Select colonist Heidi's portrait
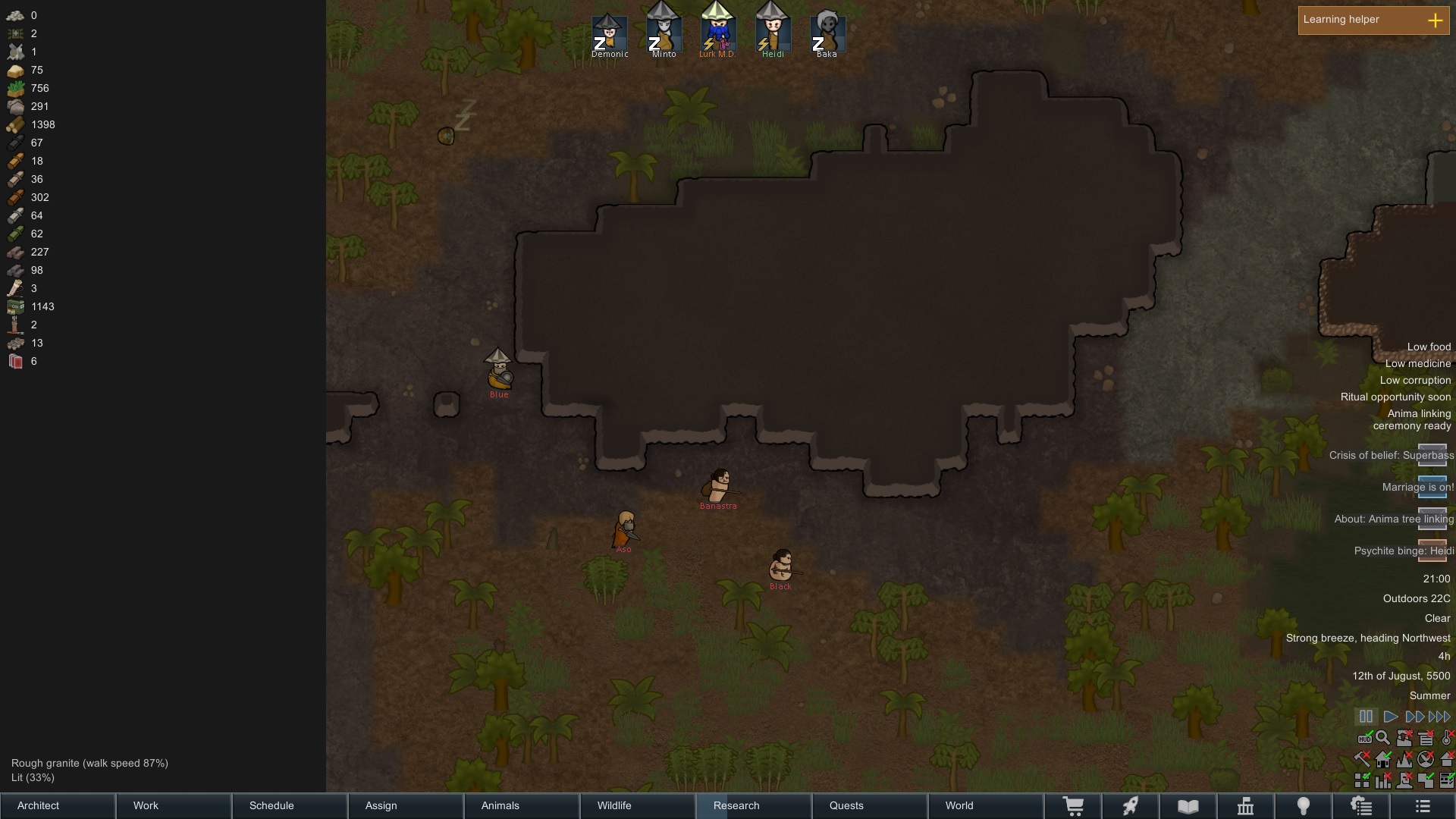Screen dimensions: 1456x819 (773, 32)
